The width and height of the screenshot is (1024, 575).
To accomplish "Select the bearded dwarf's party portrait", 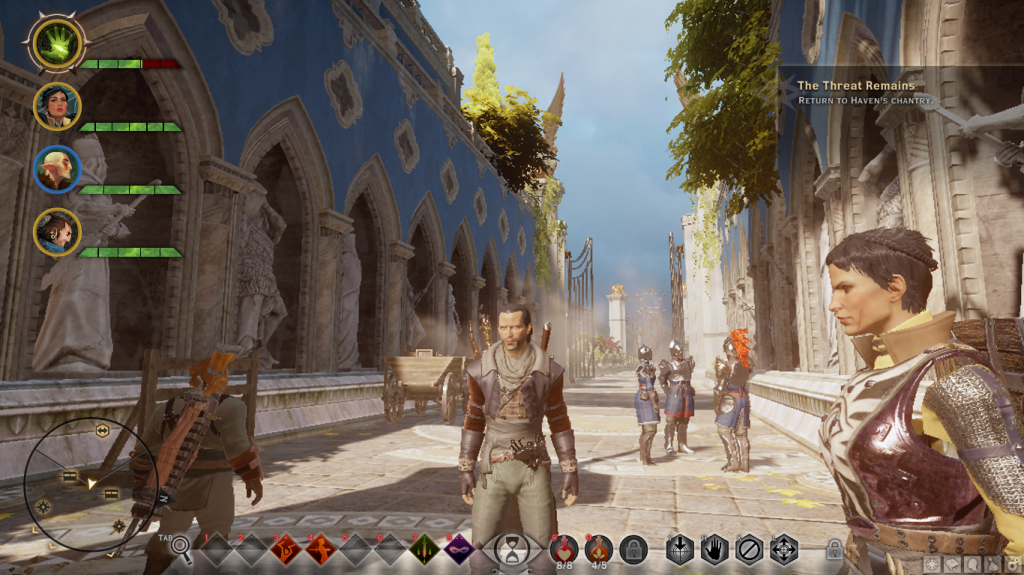I will (57, 231).
